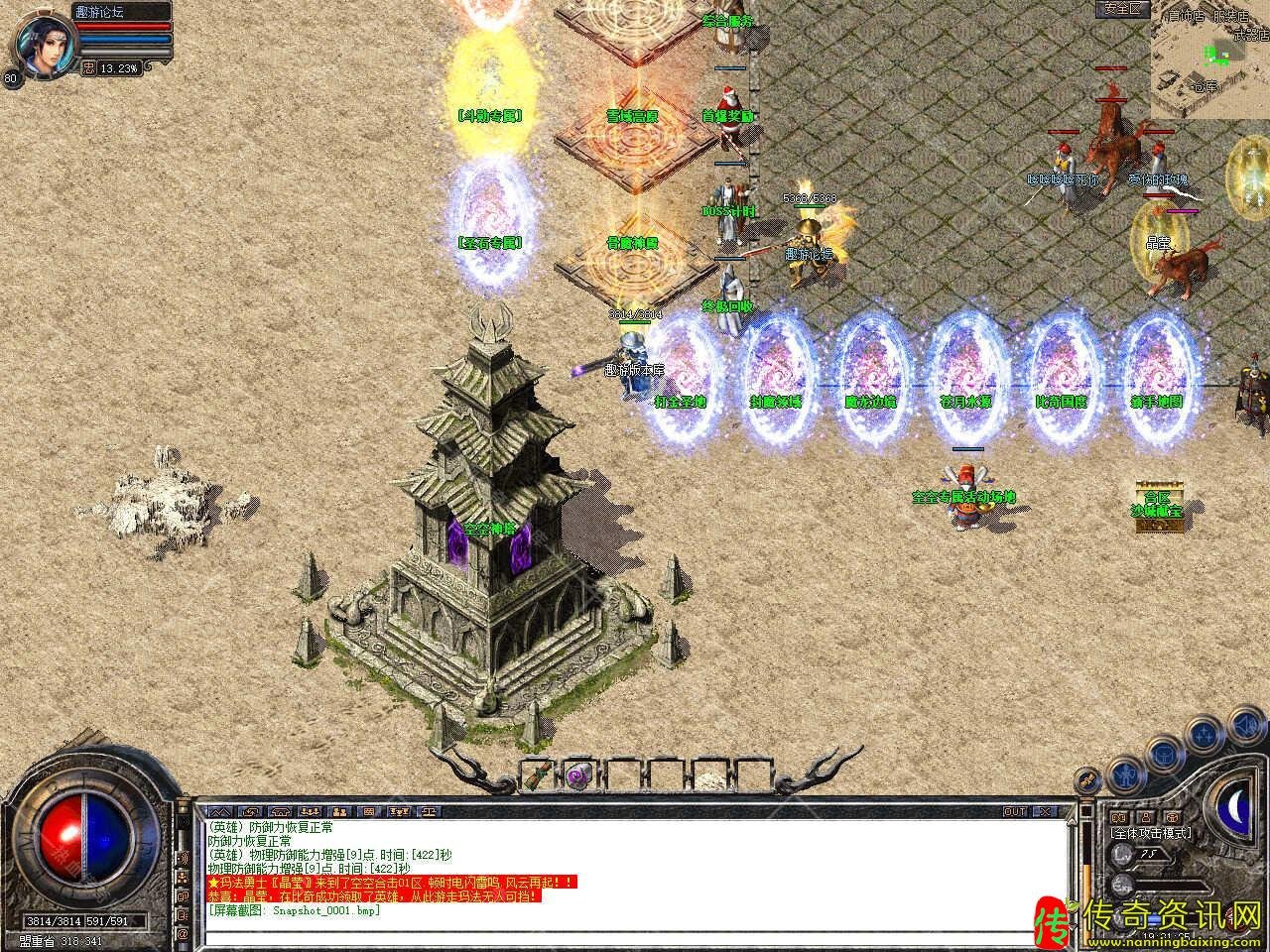
Task: Open the skills round button
Action: pyautogui.click(x=1205, y=734)
